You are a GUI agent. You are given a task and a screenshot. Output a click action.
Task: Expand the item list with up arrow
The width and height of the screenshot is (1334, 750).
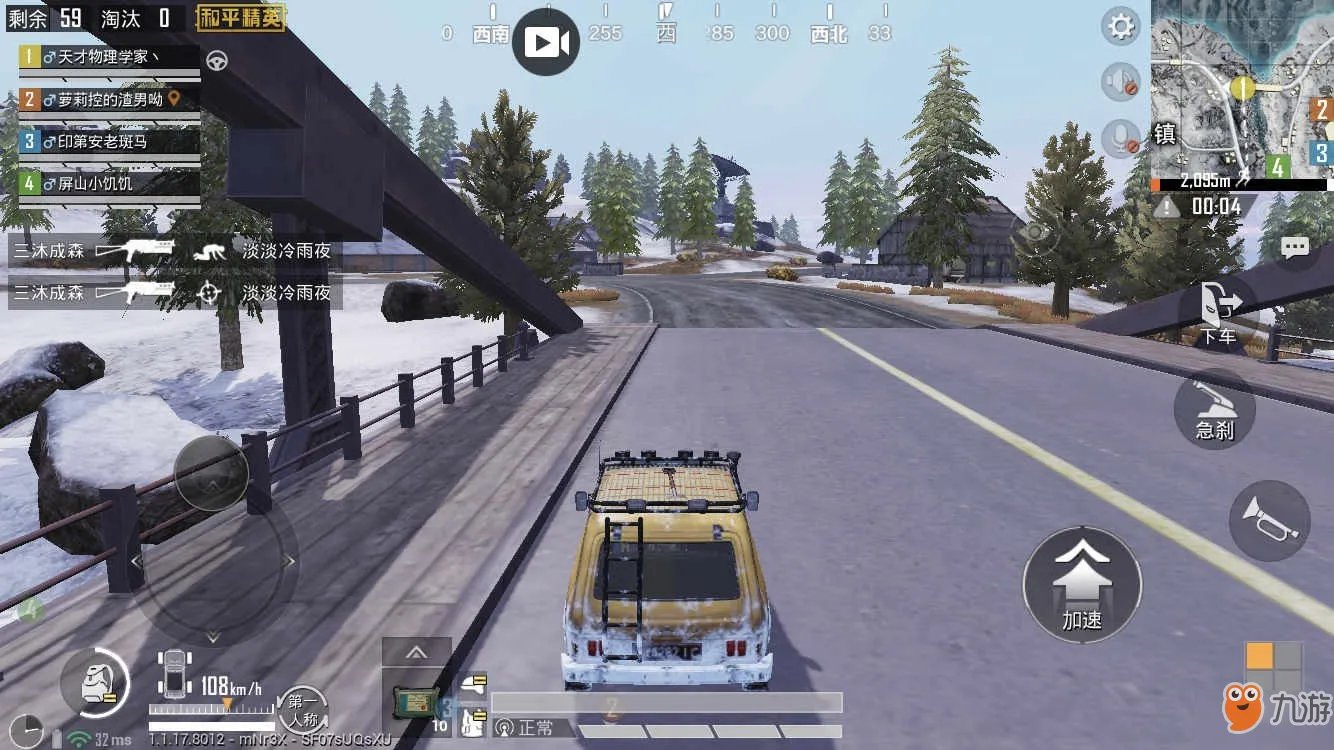[x=416, y=653]
